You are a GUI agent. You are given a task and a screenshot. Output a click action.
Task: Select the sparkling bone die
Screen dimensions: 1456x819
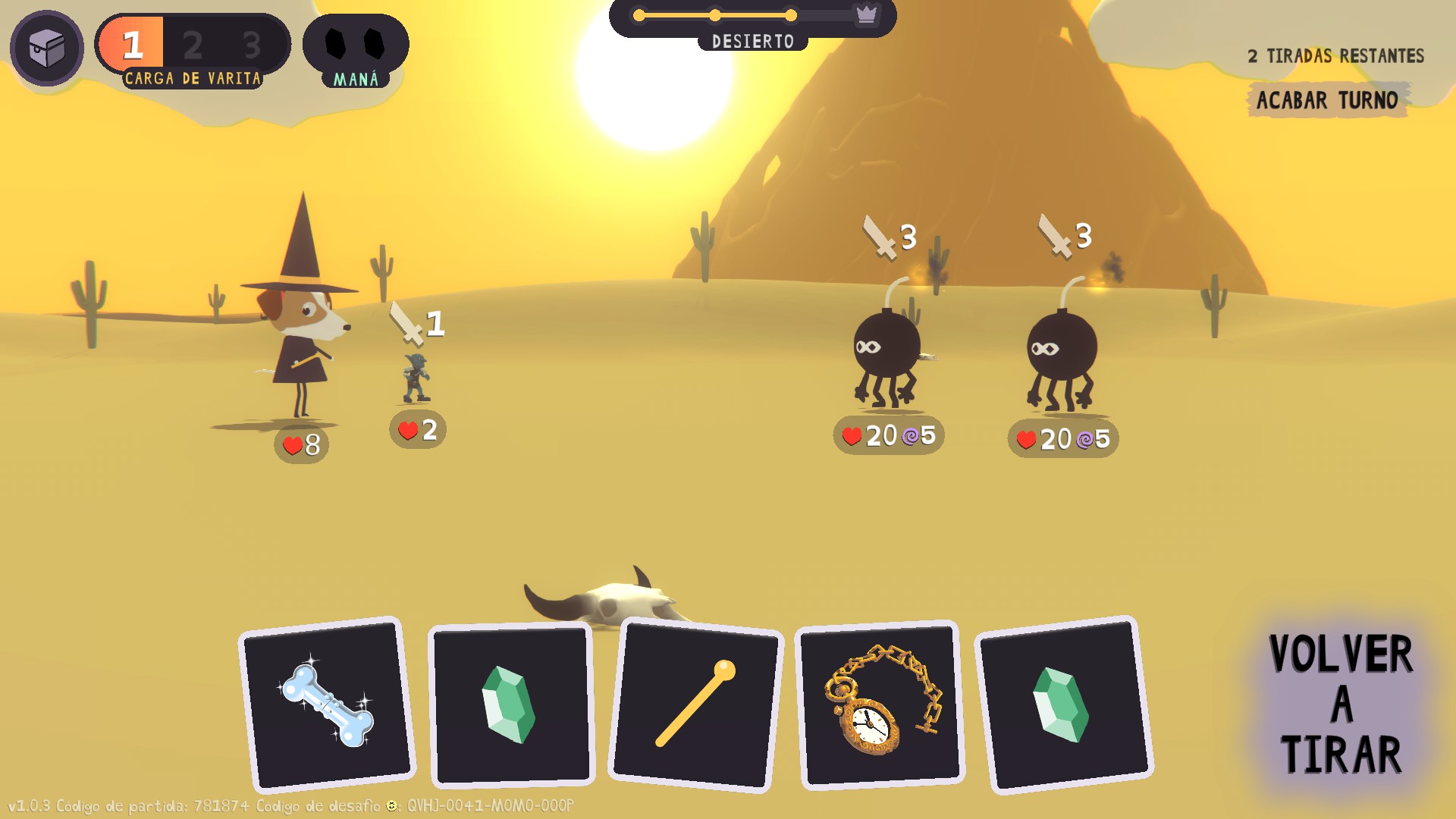327,704
